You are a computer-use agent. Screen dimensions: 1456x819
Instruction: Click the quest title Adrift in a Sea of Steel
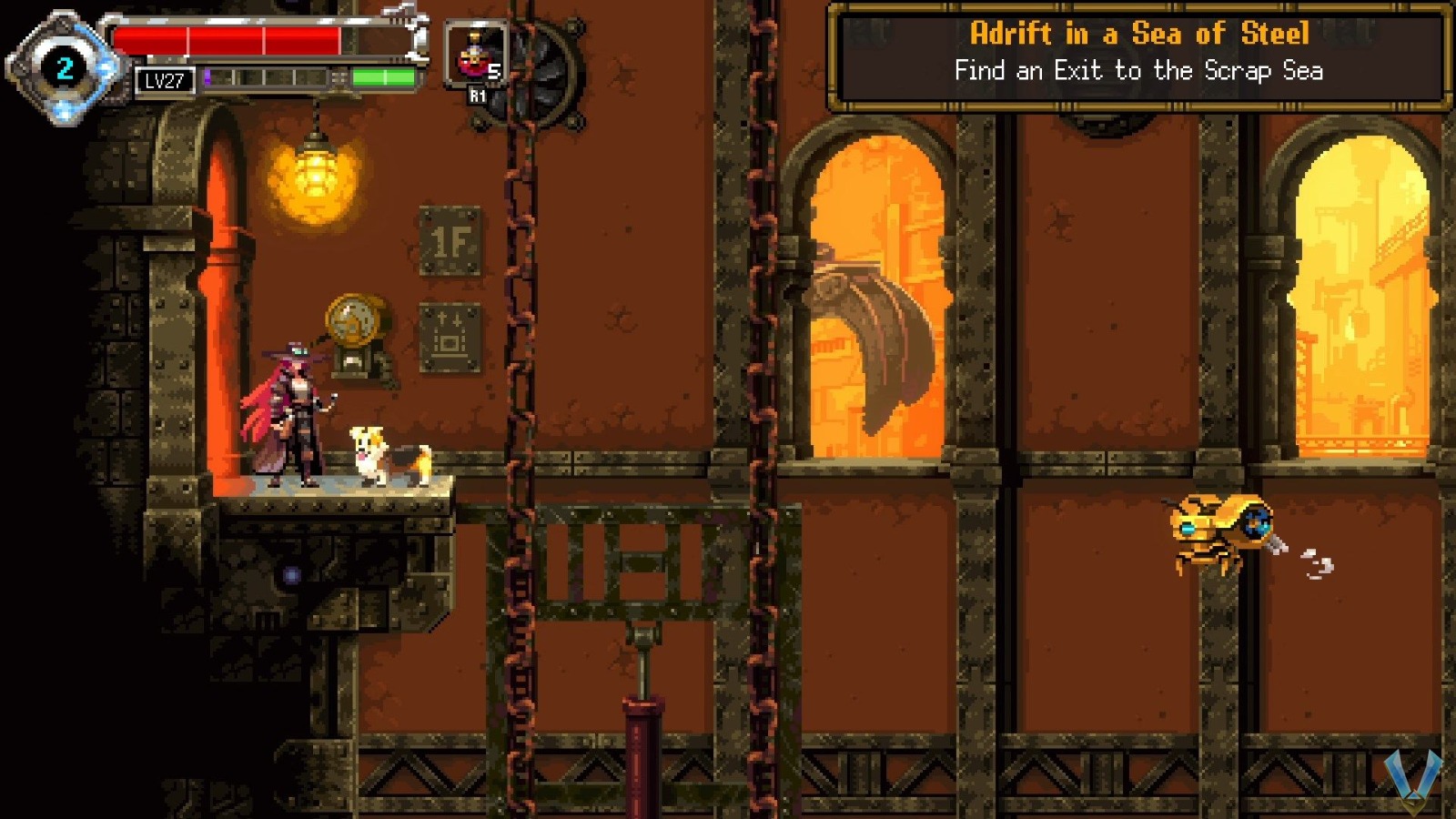[1138, 35]
